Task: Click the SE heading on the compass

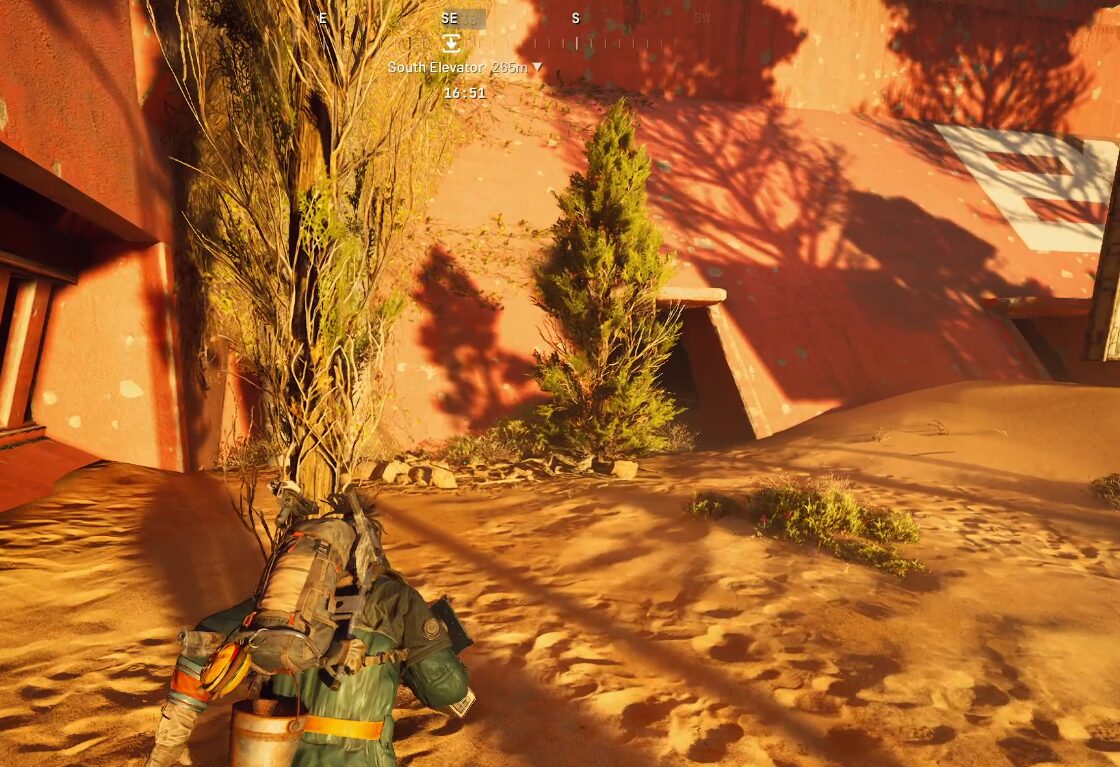Action: tap(450, 18)
